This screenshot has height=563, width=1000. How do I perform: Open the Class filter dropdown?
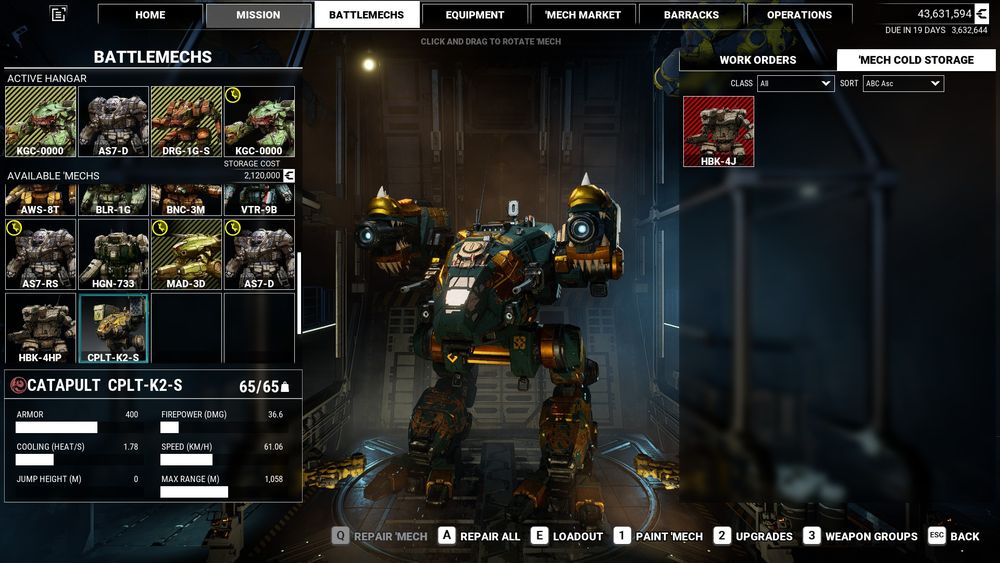795,84
